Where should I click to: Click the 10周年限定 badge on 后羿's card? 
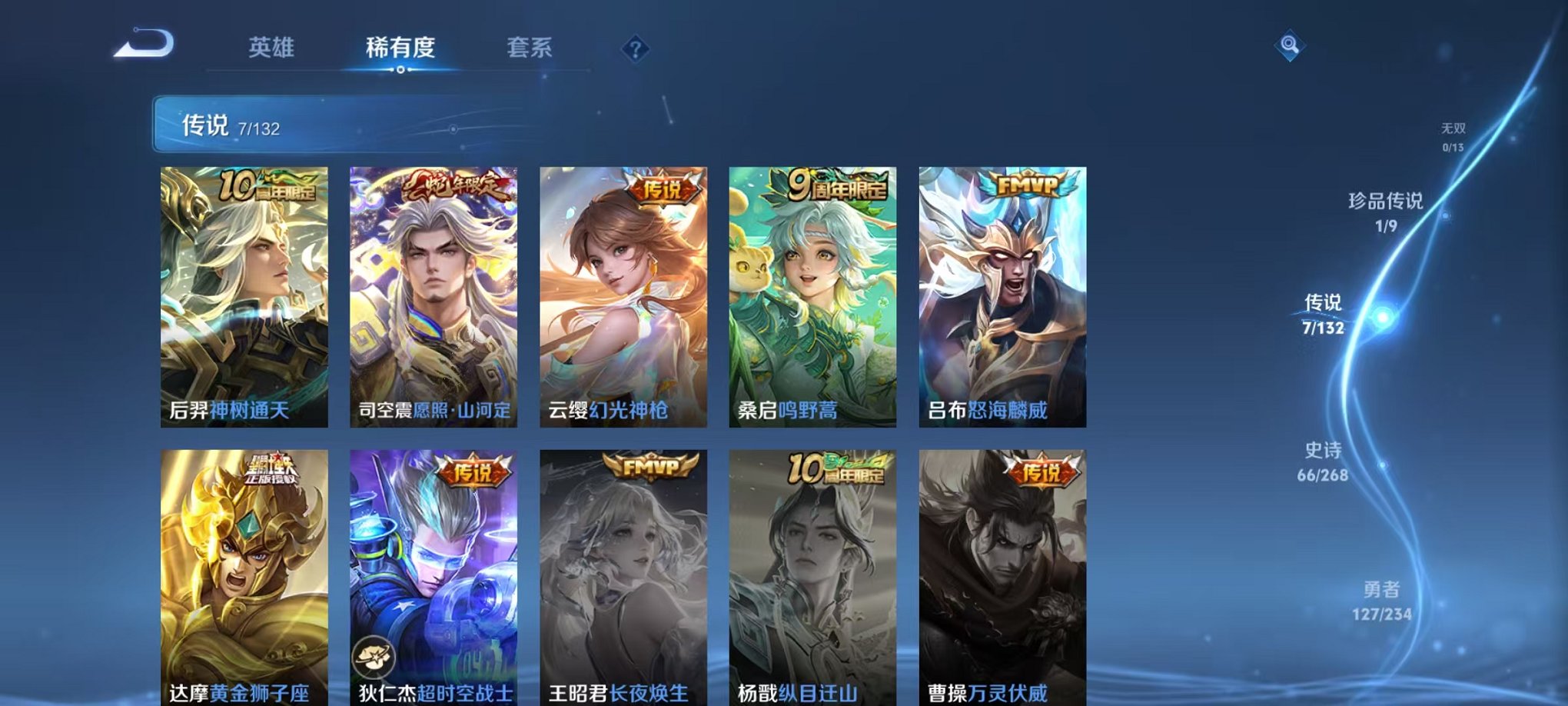tap(267, 186)
